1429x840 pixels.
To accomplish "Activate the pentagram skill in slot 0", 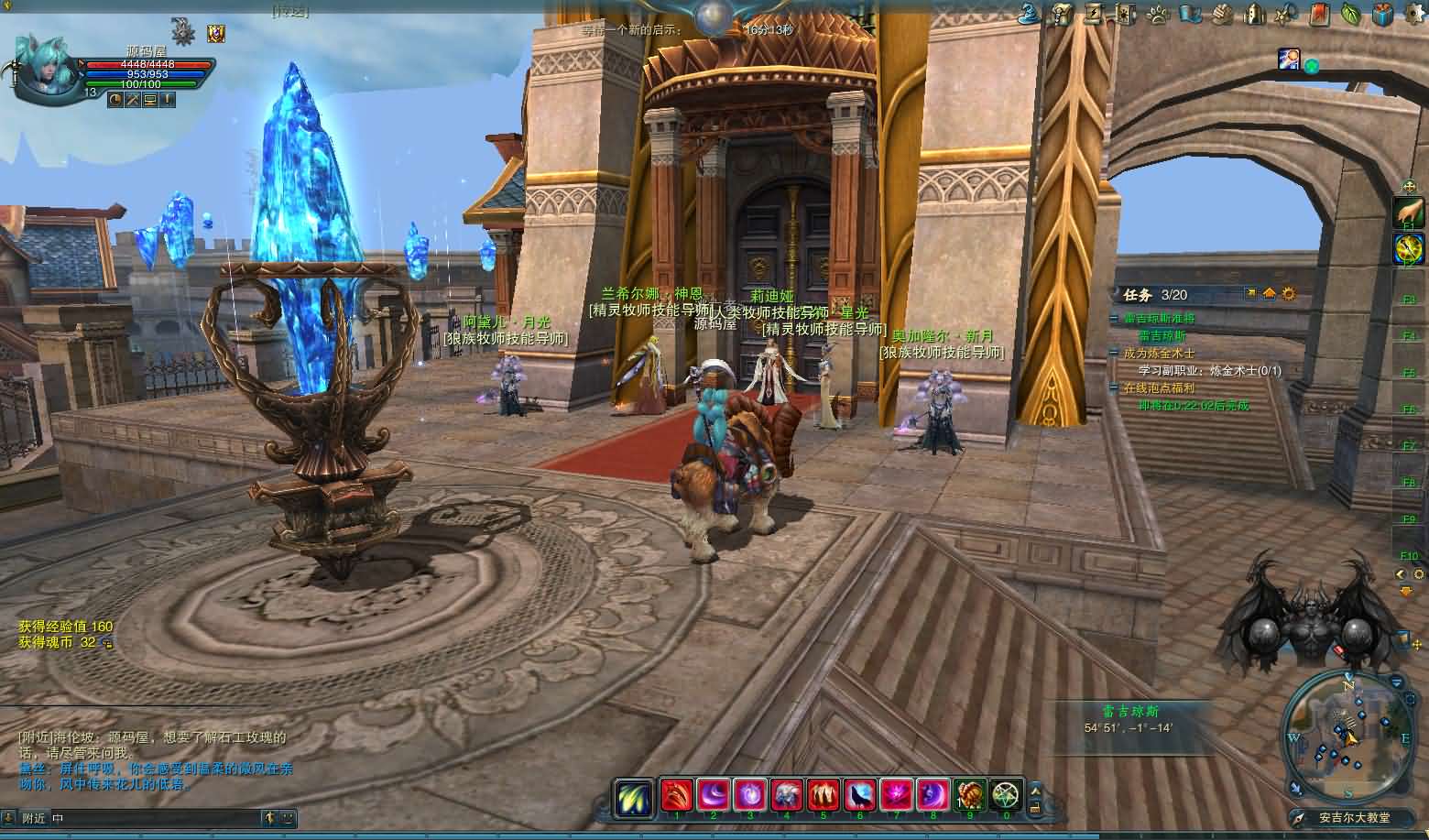I will tap(1007, 794).
